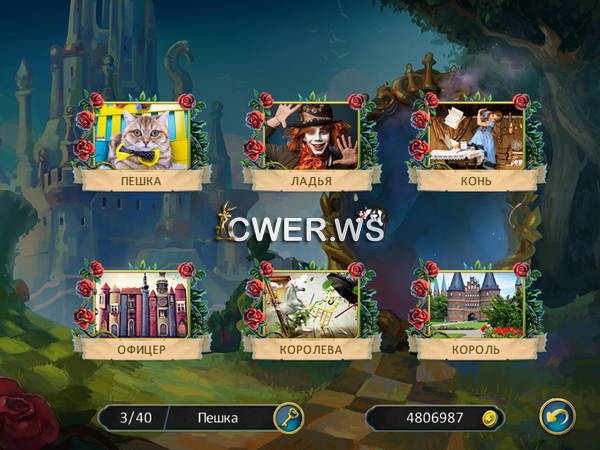The width and height of the screenshot is (600, 450).
Task: Click the golden key icon
Action: click(x=288, y=416)
